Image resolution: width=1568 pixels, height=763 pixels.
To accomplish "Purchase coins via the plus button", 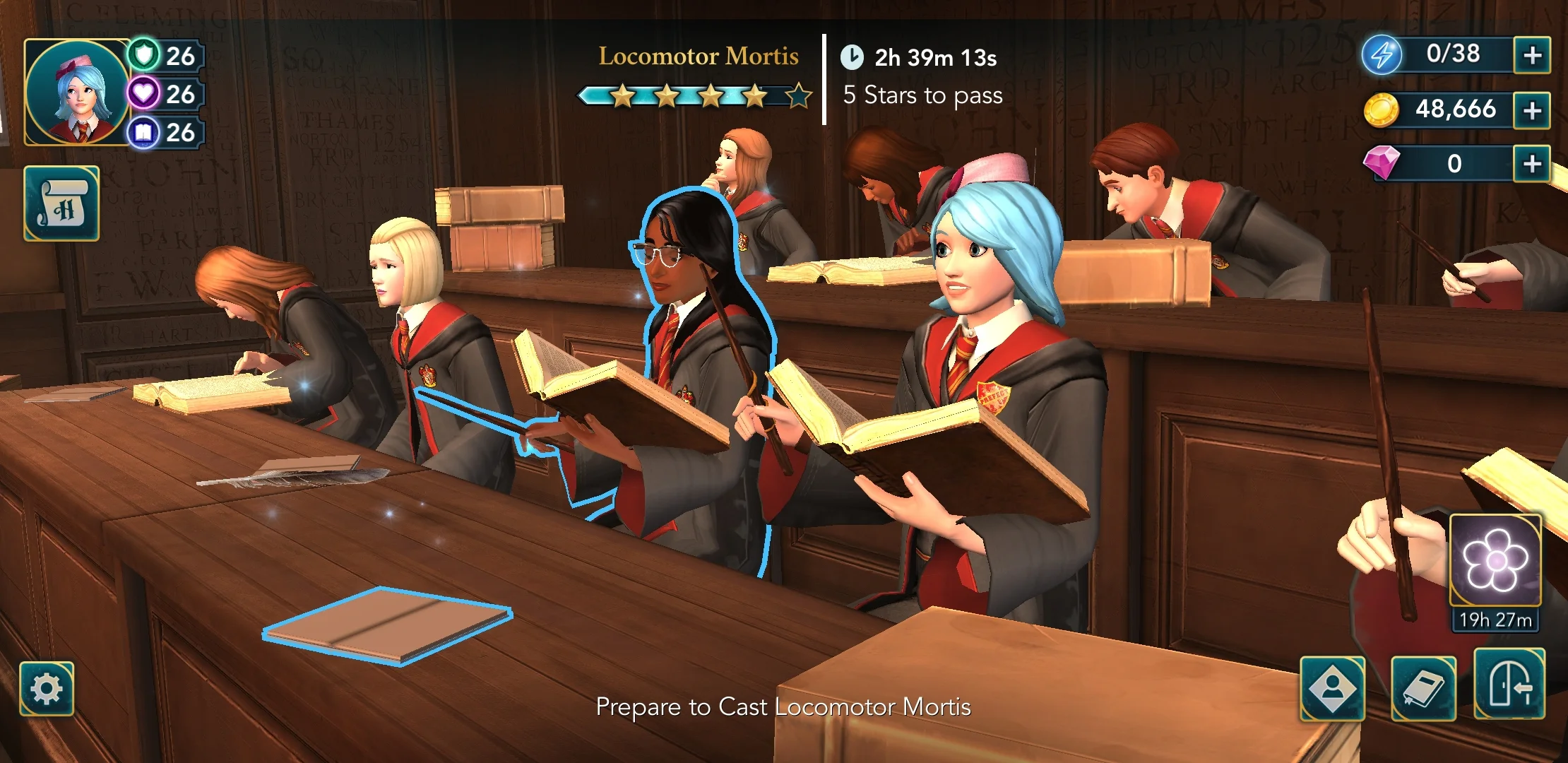I will pyautogui.click(x=1531, y=110).
